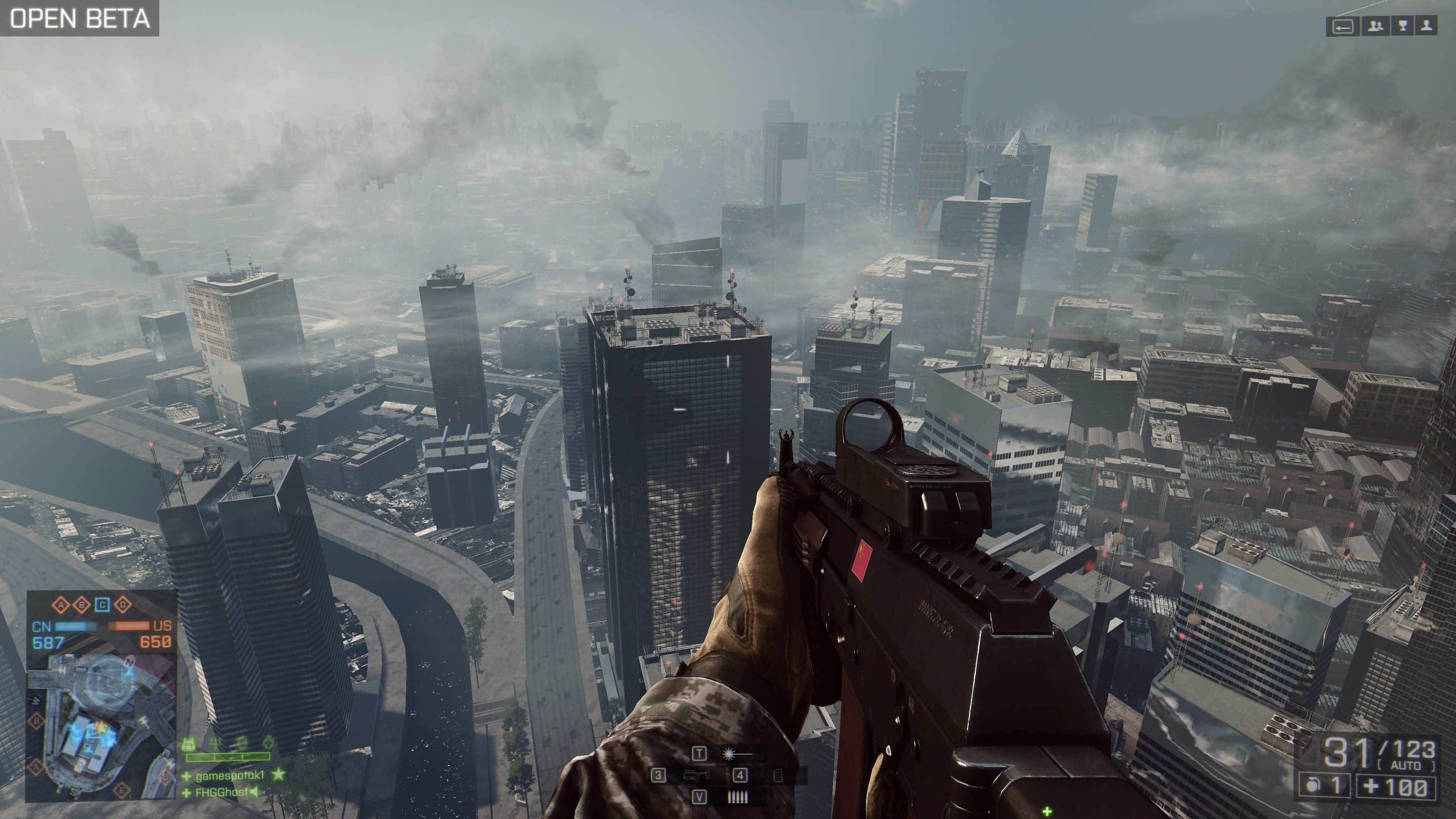Click the grenade count icon
Image resolution: width=1456 pixels, height=819 pixels.
(1316, 787)
